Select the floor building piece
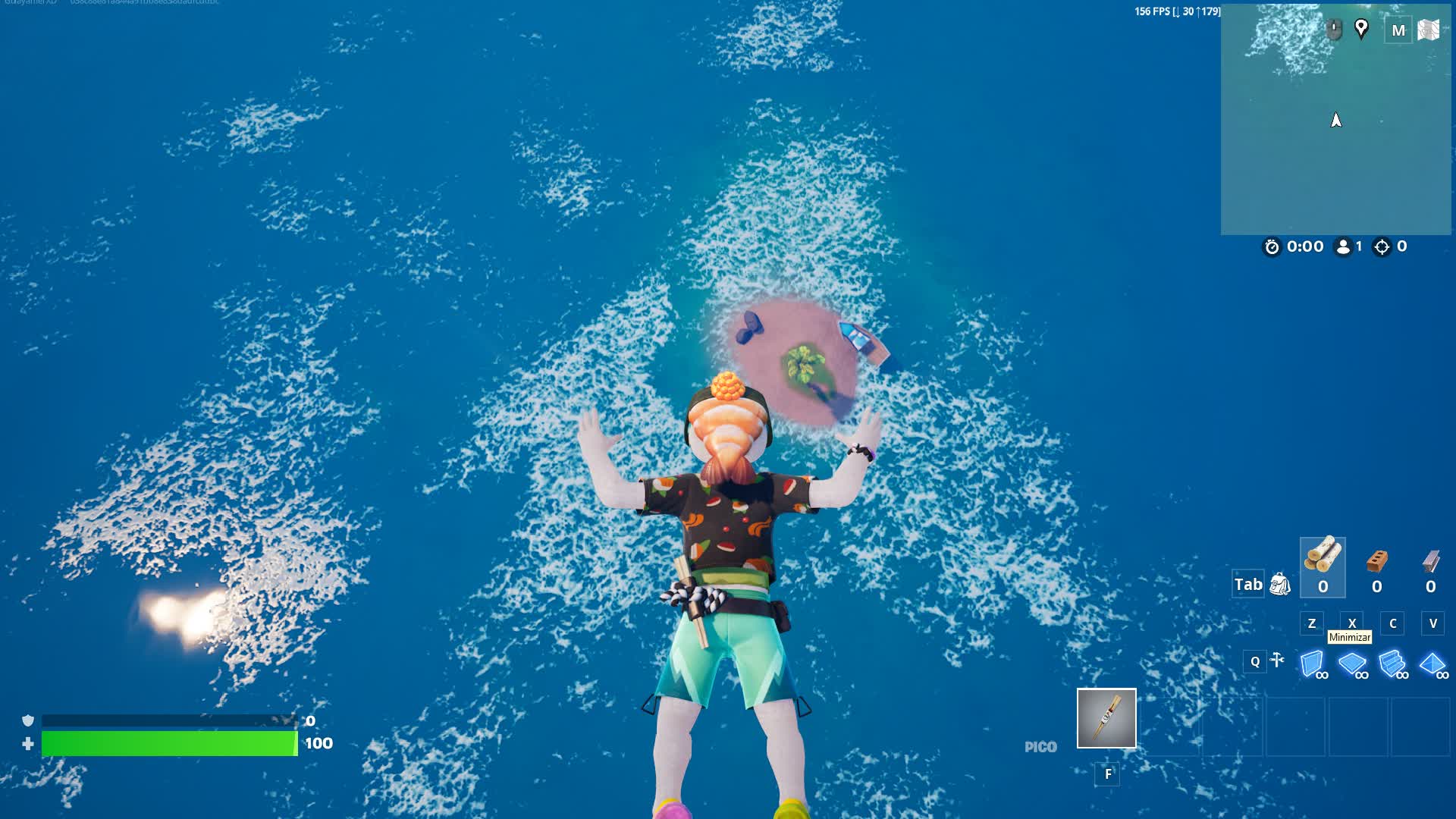The image size is (1456, 819). [1352, 663]
